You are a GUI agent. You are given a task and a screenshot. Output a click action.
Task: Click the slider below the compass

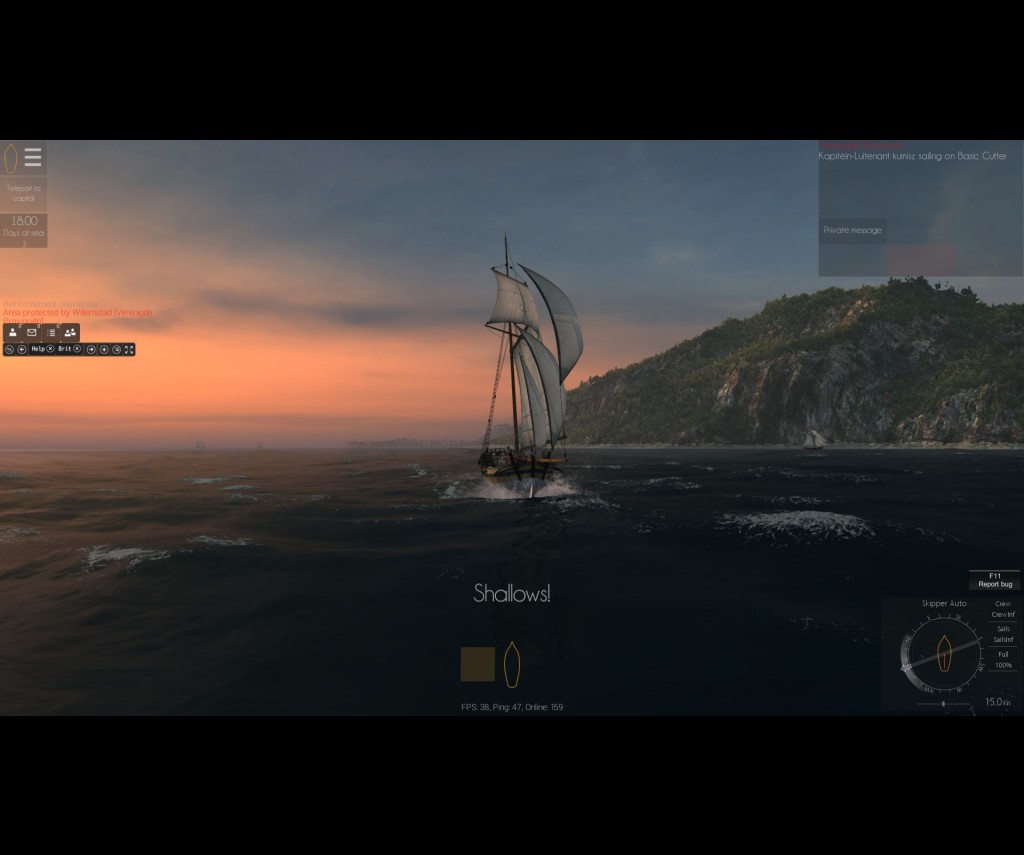[943, 704]
